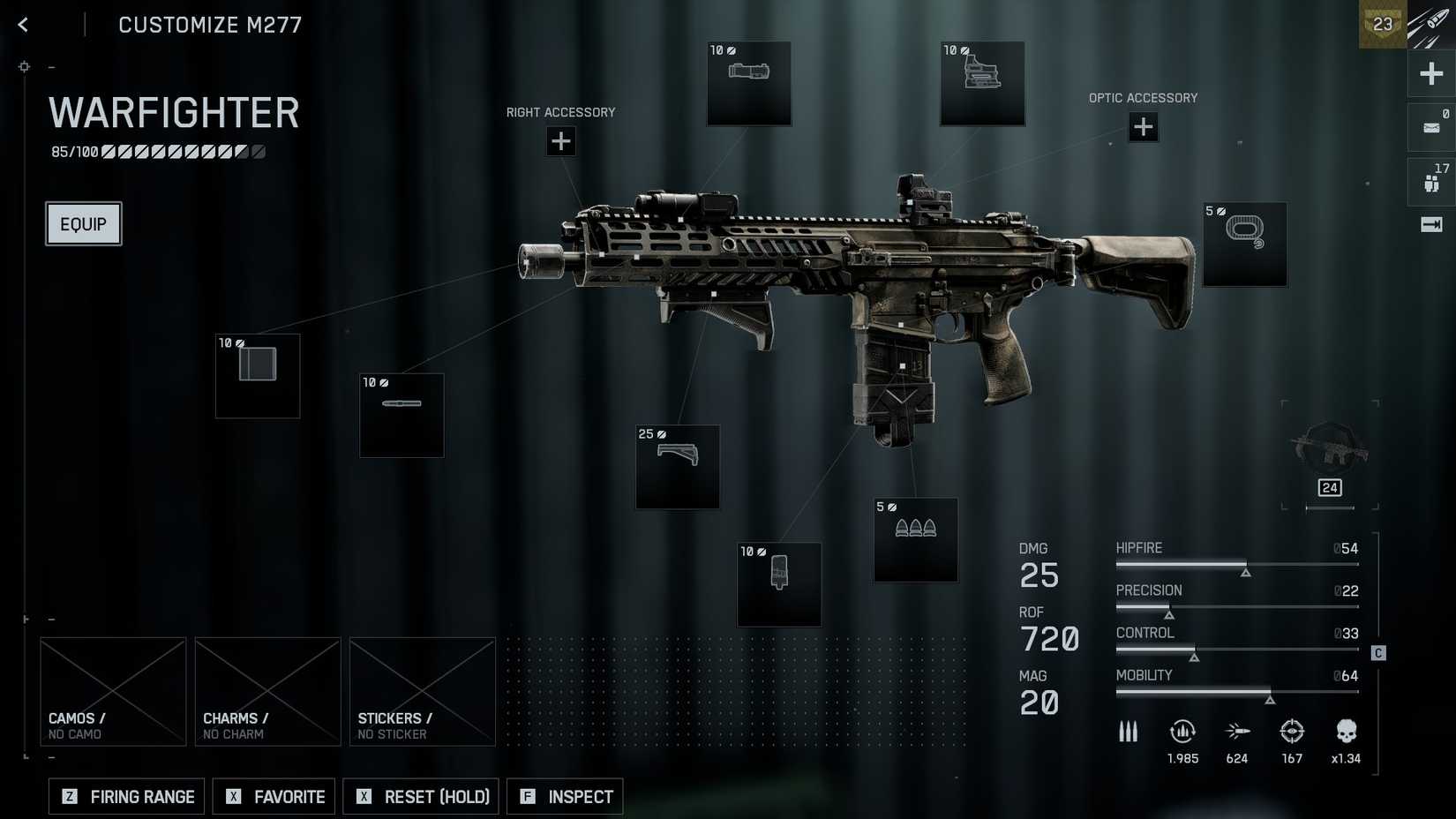Select the angled foregrip attachment thumbnail
Viewport: 1456px width, 819px height.
pos(677,468)
